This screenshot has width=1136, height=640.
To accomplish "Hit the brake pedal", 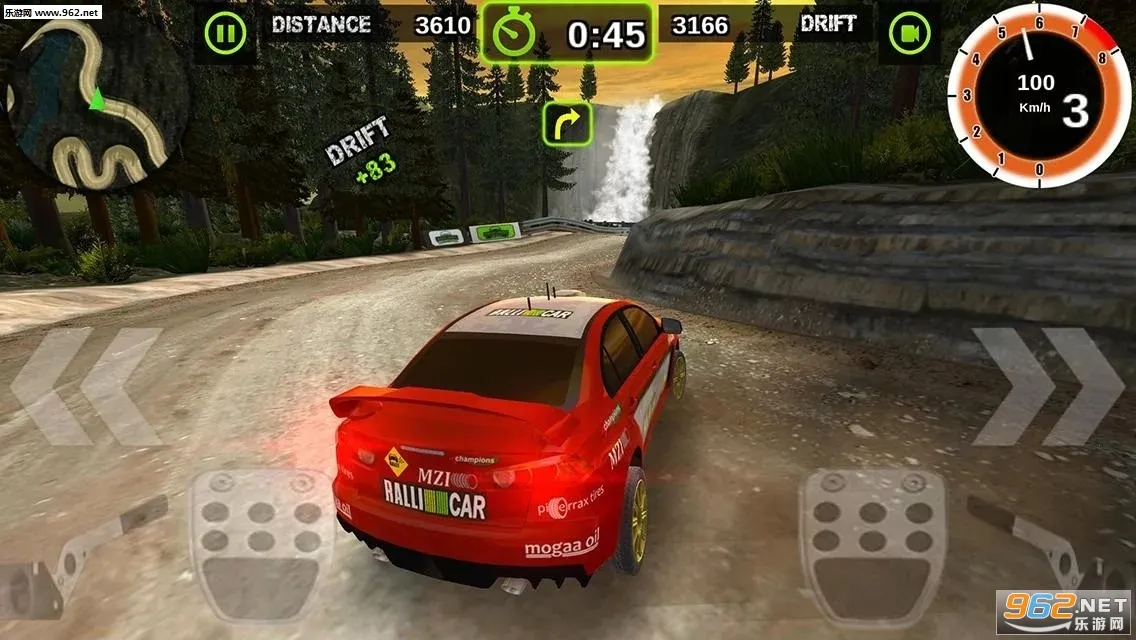I will pos(261,545).
